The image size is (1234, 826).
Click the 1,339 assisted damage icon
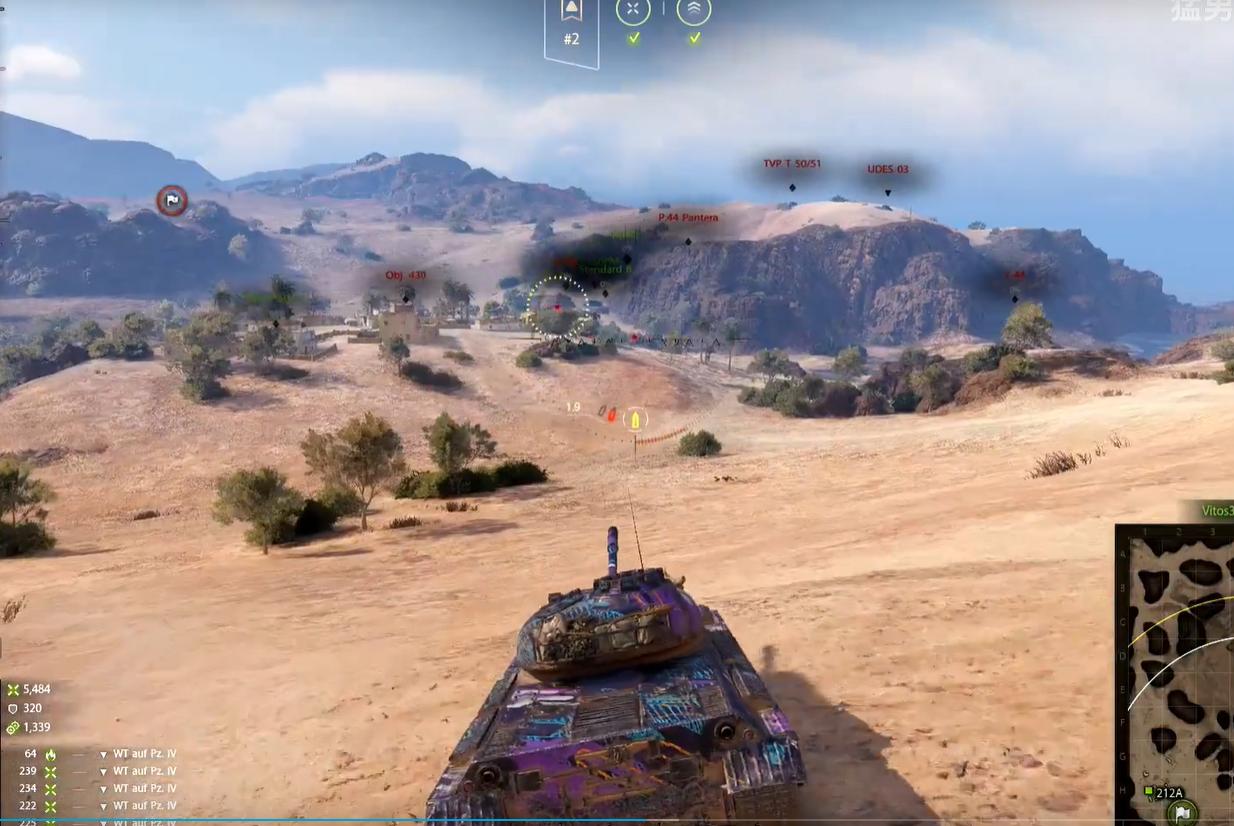tap(13, 727)
